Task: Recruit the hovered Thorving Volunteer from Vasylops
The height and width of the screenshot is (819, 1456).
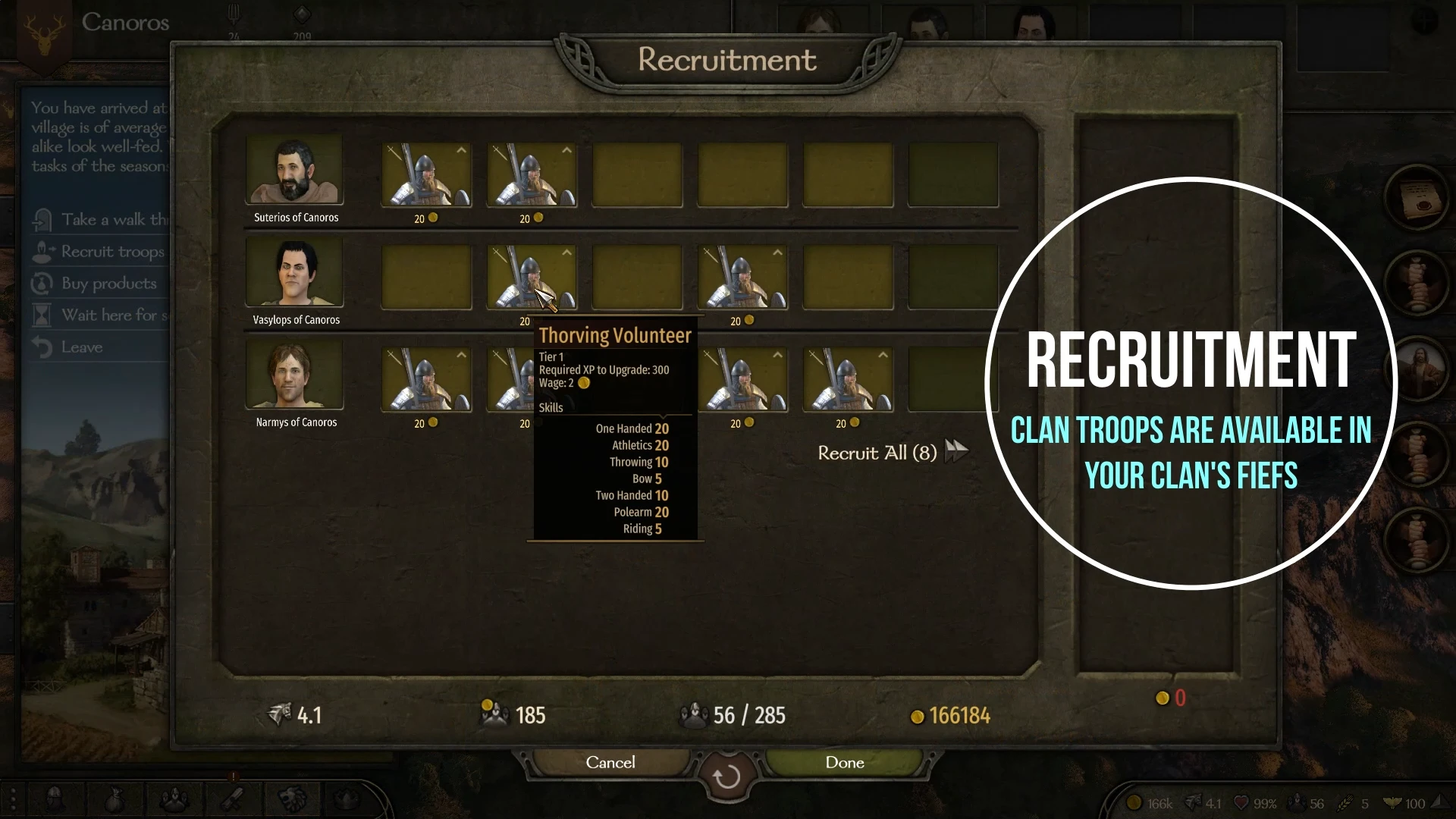Action: 531,277
